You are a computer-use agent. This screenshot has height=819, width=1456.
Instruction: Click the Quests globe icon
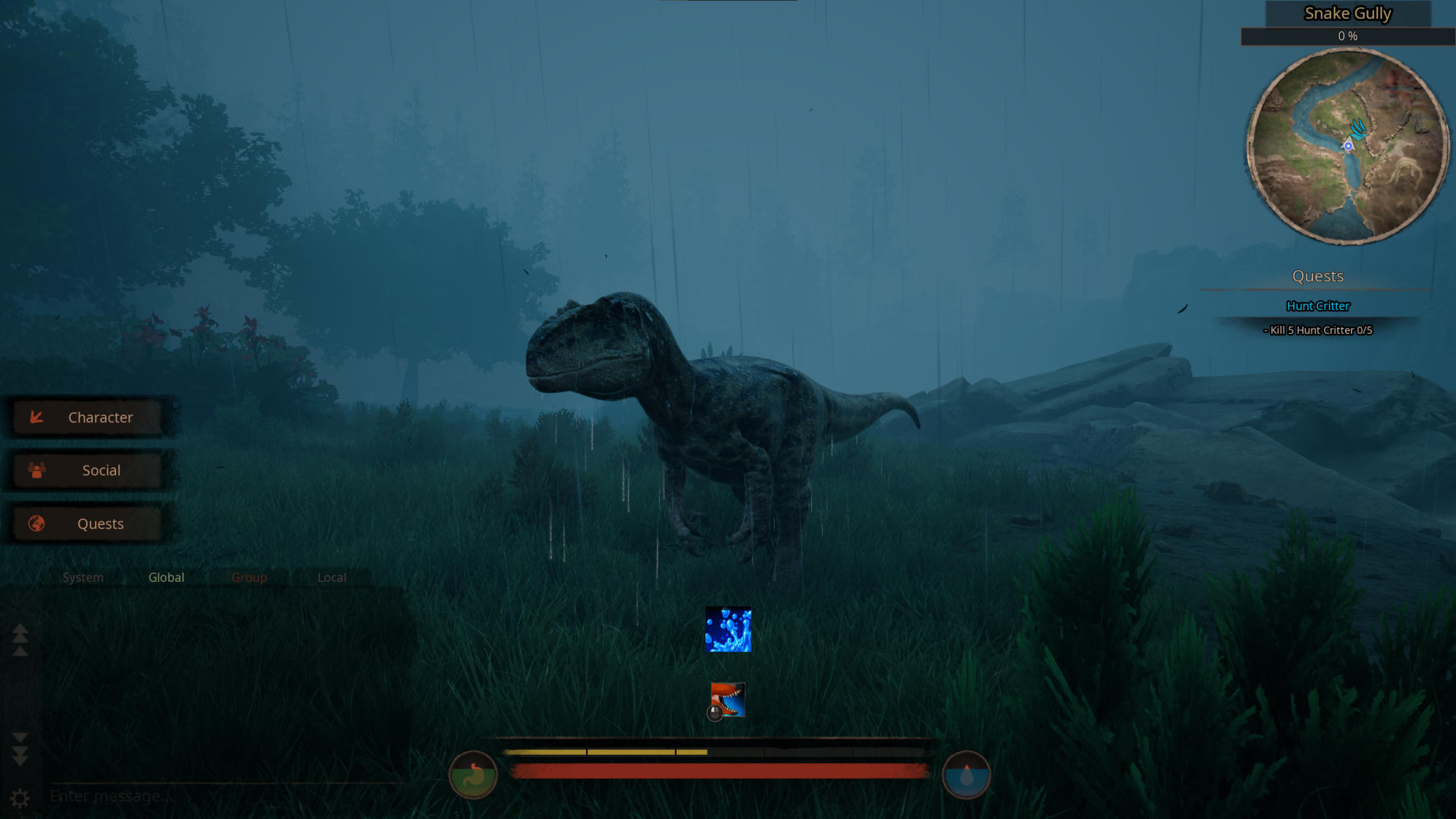[37, 523]
